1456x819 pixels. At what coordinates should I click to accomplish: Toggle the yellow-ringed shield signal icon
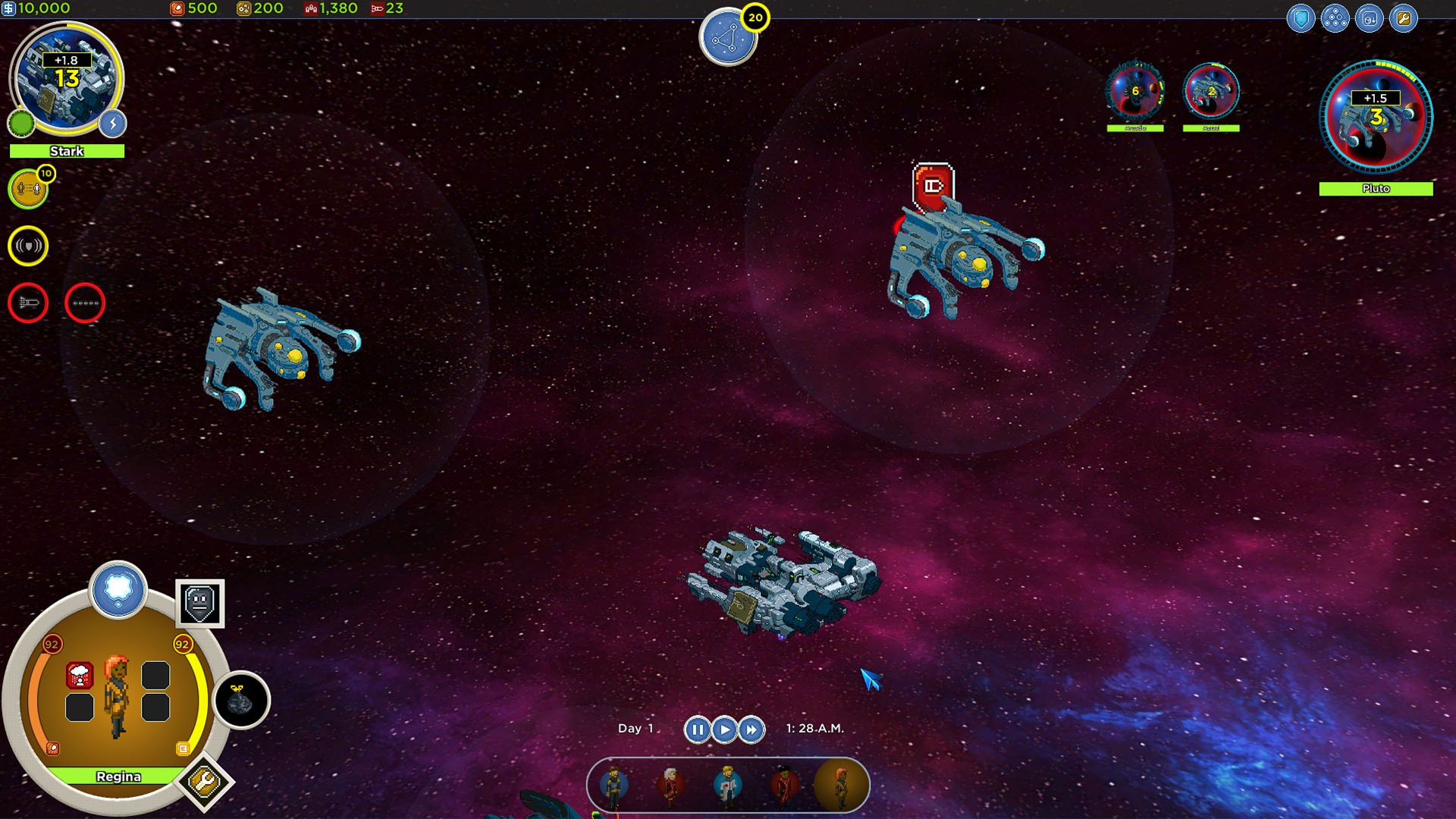(28, 246)
